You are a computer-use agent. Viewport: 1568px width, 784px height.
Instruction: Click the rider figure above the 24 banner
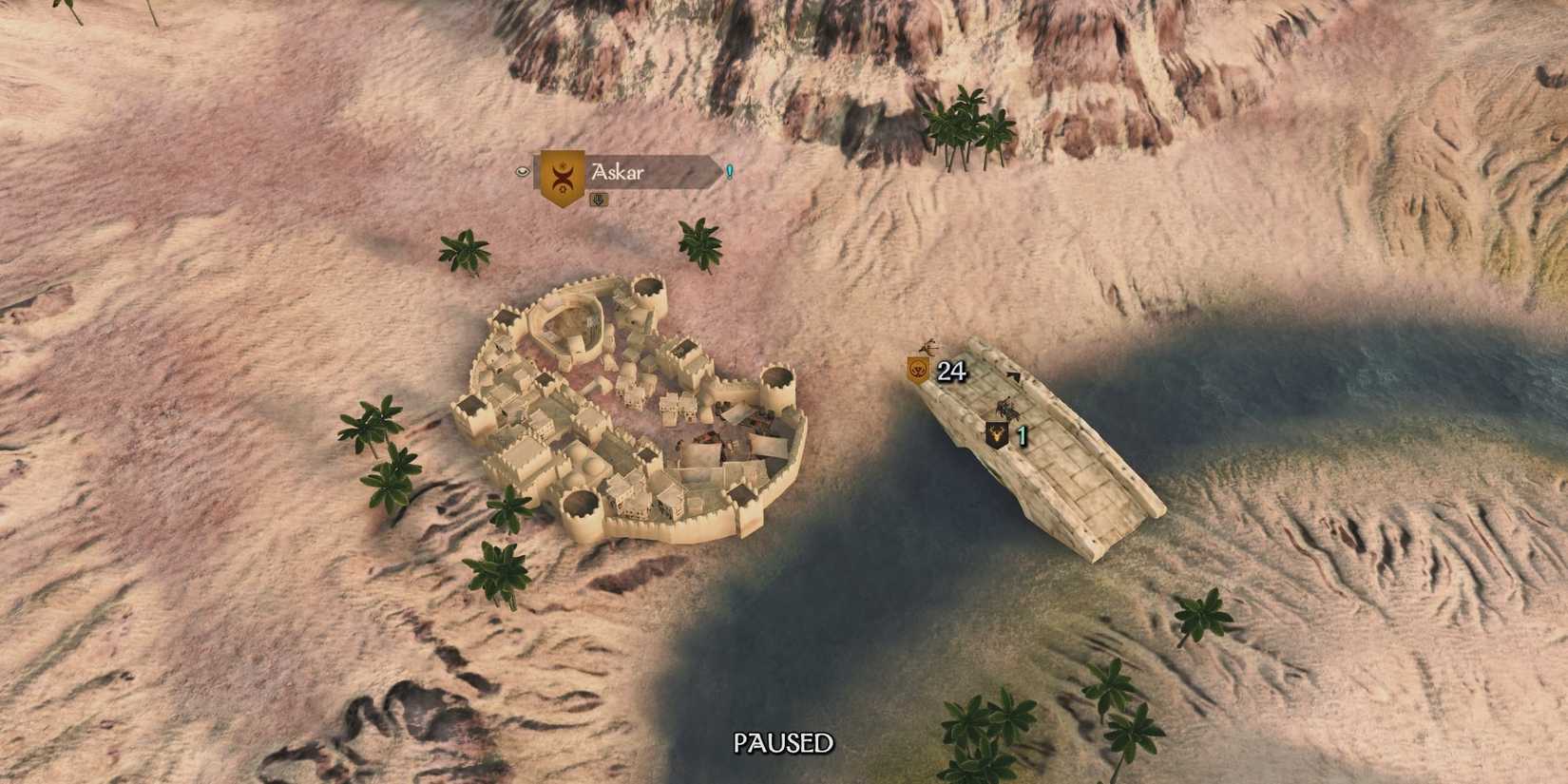(927, 348)
